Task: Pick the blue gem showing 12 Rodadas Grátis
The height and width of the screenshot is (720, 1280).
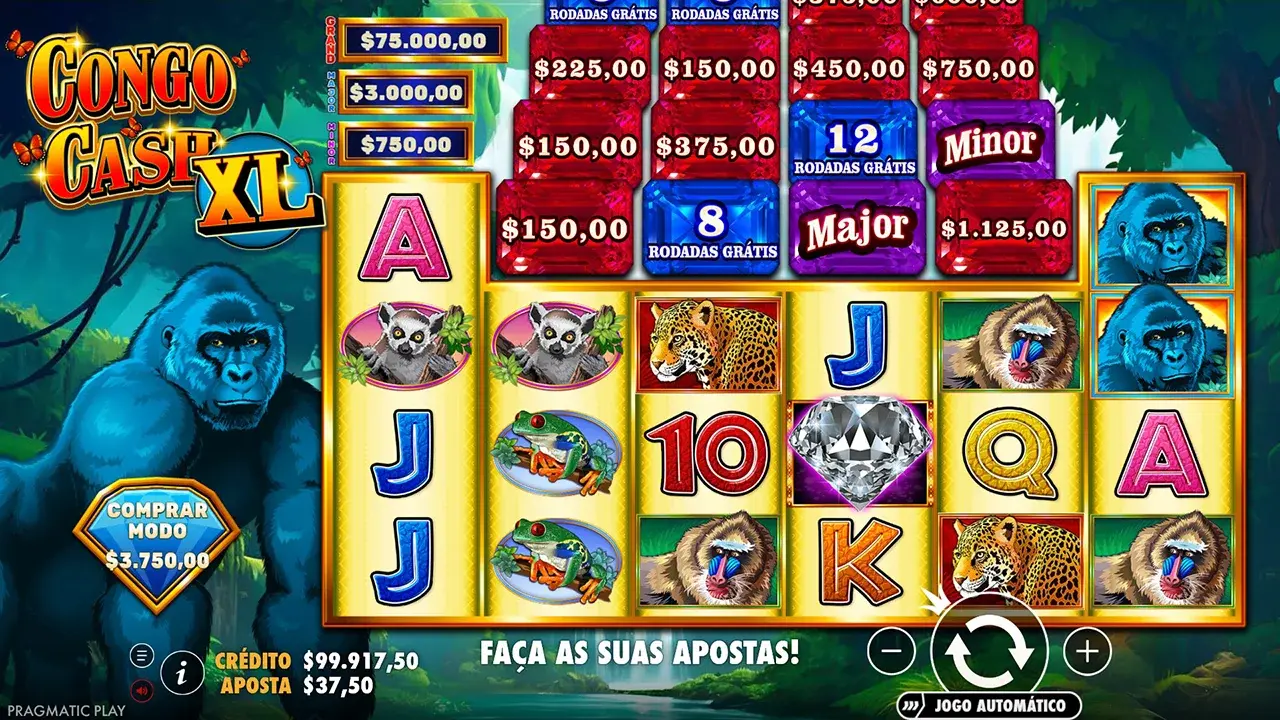Action: click(x=857, y=138)
